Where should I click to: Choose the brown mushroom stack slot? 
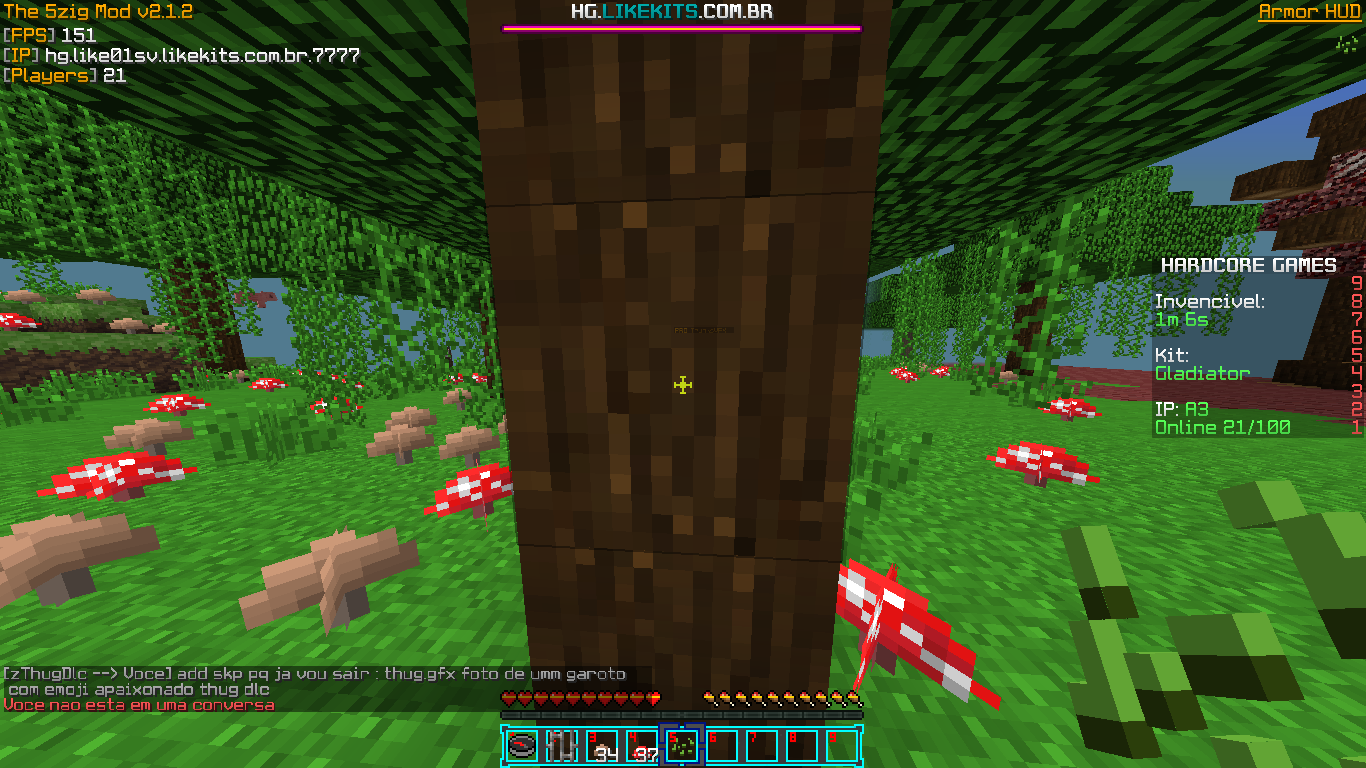point(602,745)
